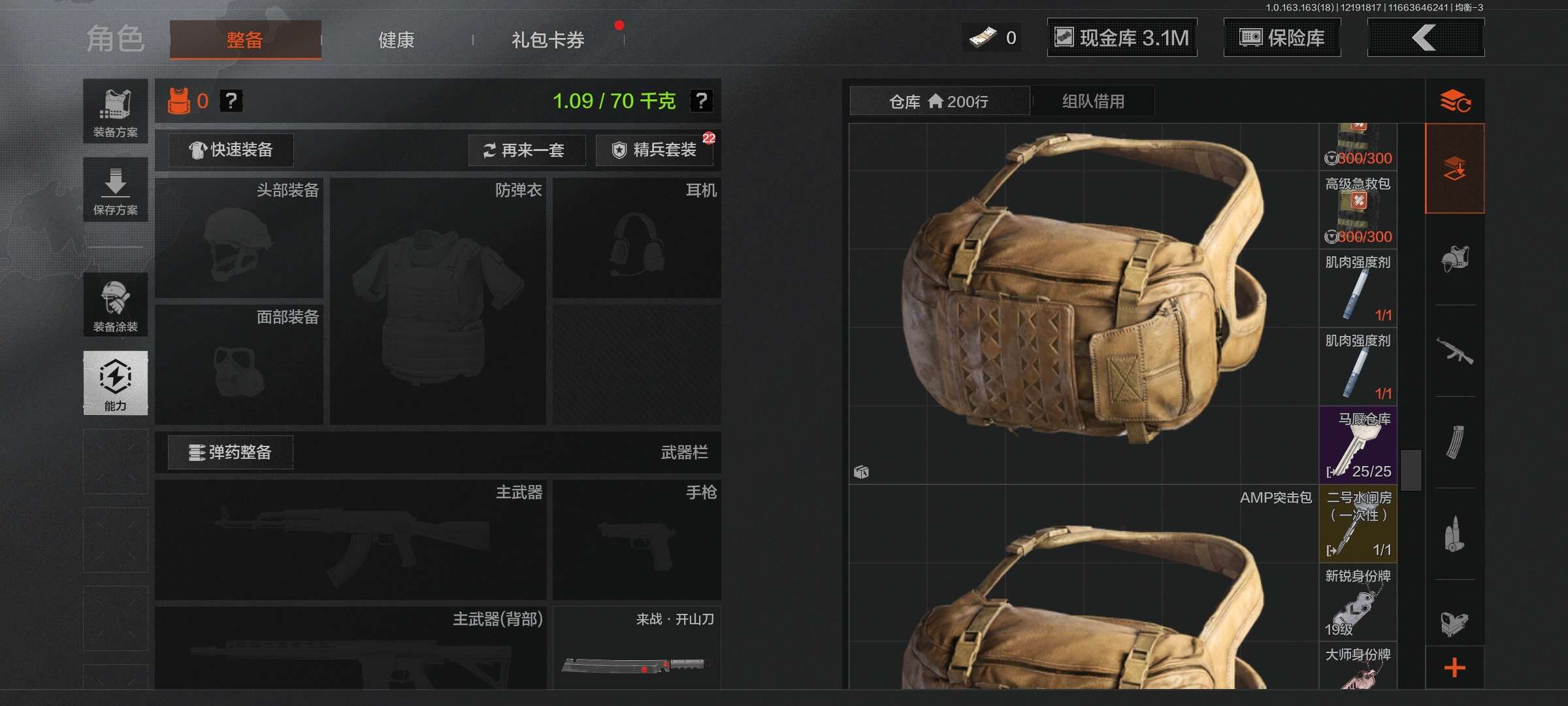Open 装备涂装 equipment paint customization
The width and height of the screenshot is (1568, 706).
115,304
